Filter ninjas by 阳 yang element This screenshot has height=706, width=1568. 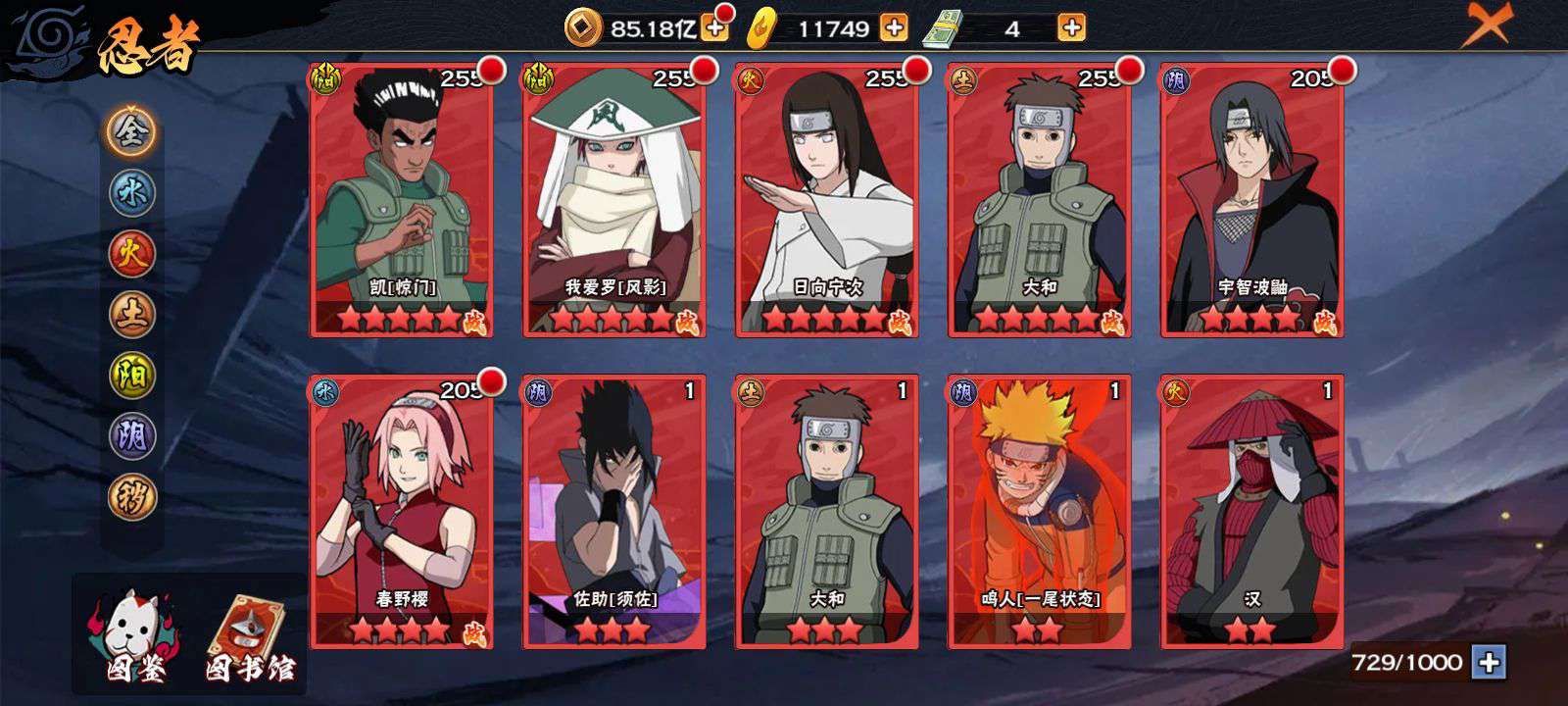pos(131,375)
